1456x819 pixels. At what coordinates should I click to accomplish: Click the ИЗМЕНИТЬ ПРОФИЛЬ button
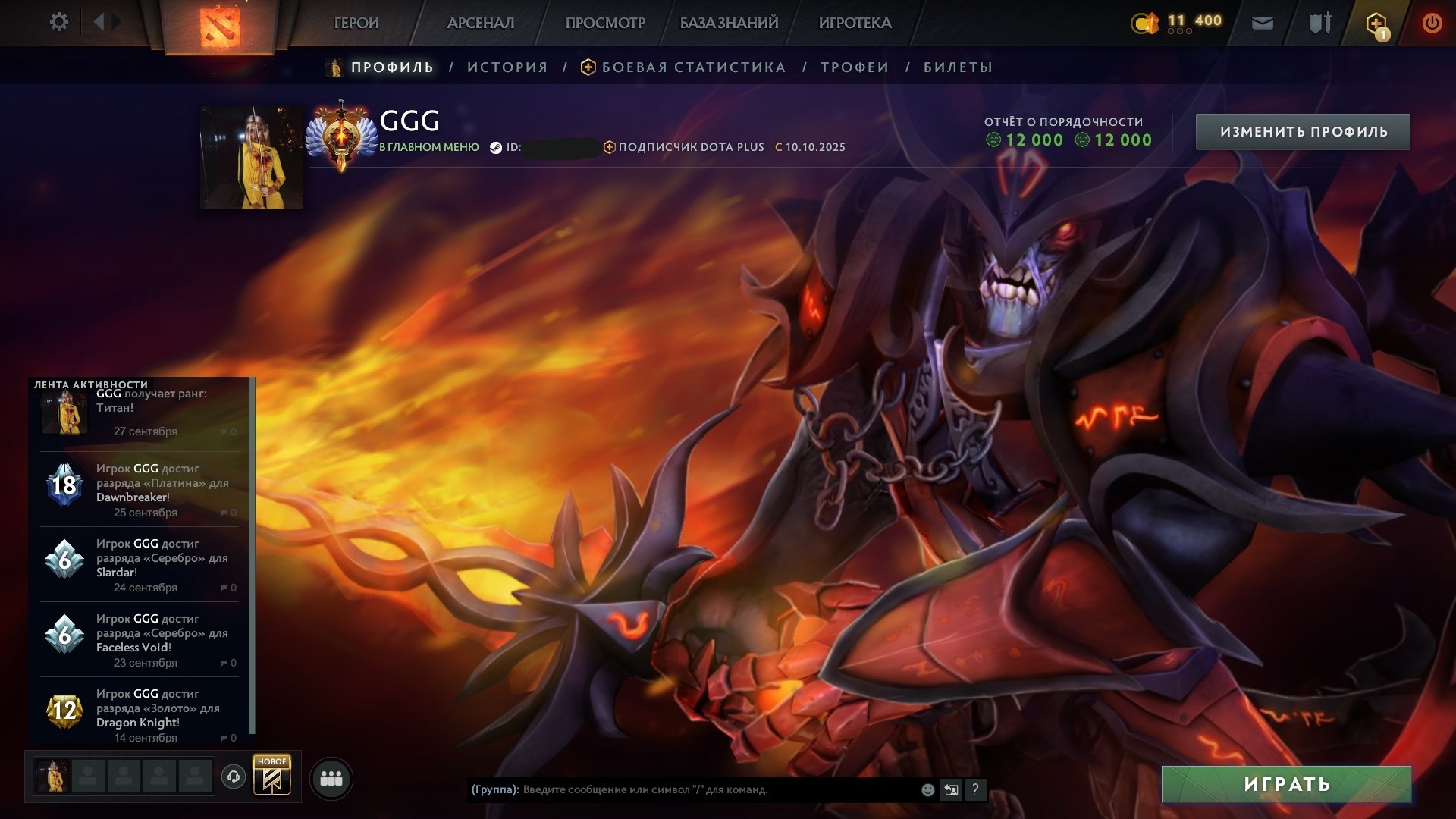(x=1304, y=130)
